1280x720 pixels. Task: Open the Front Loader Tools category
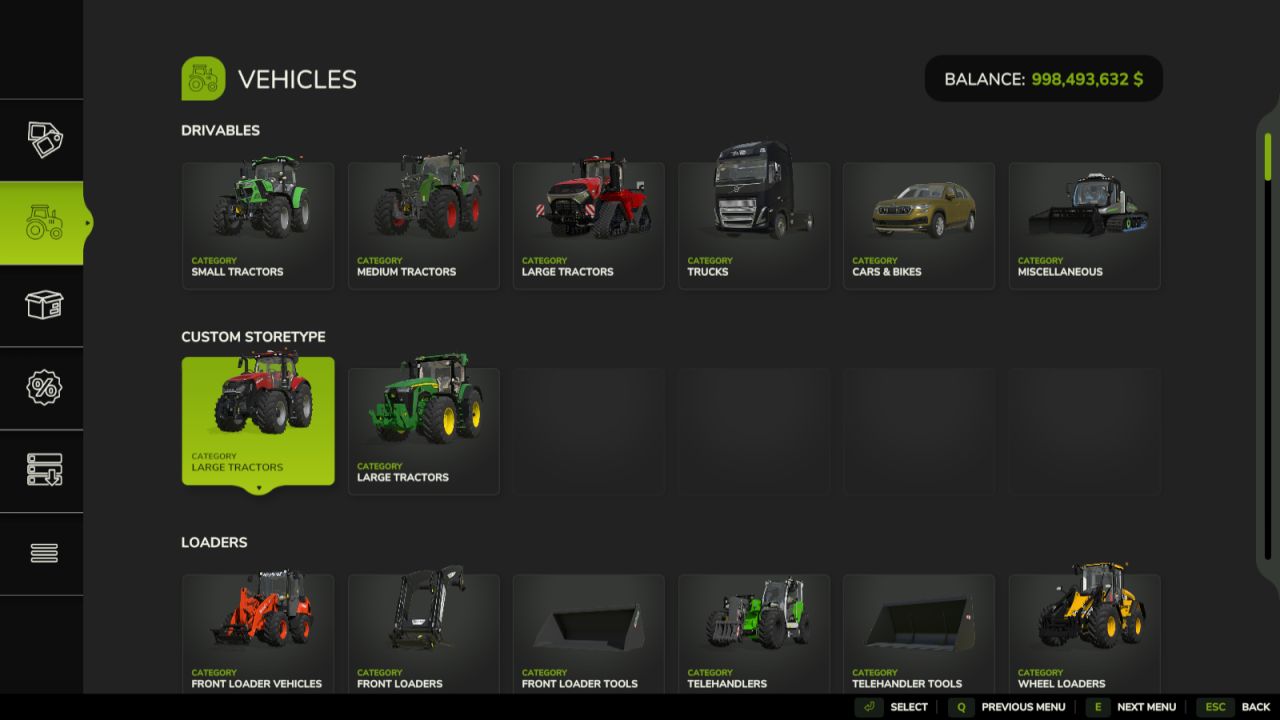(588, 634)
